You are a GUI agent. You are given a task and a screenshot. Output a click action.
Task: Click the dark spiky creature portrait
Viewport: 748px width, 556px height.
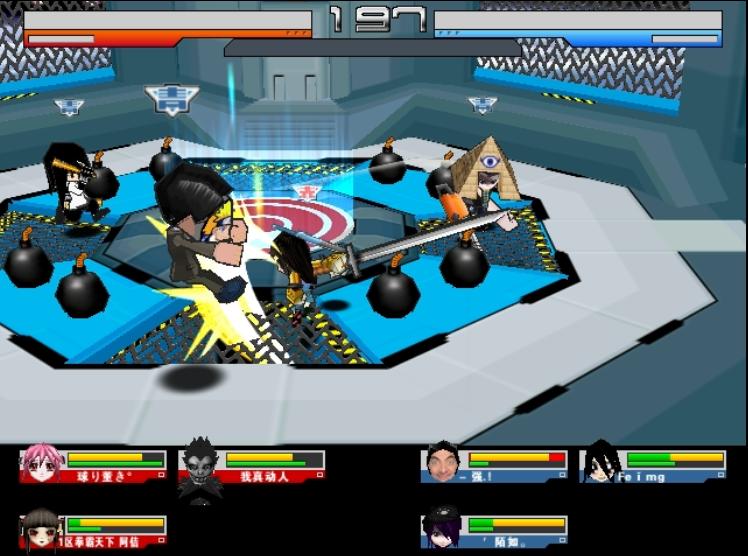[x=200, y=466]
